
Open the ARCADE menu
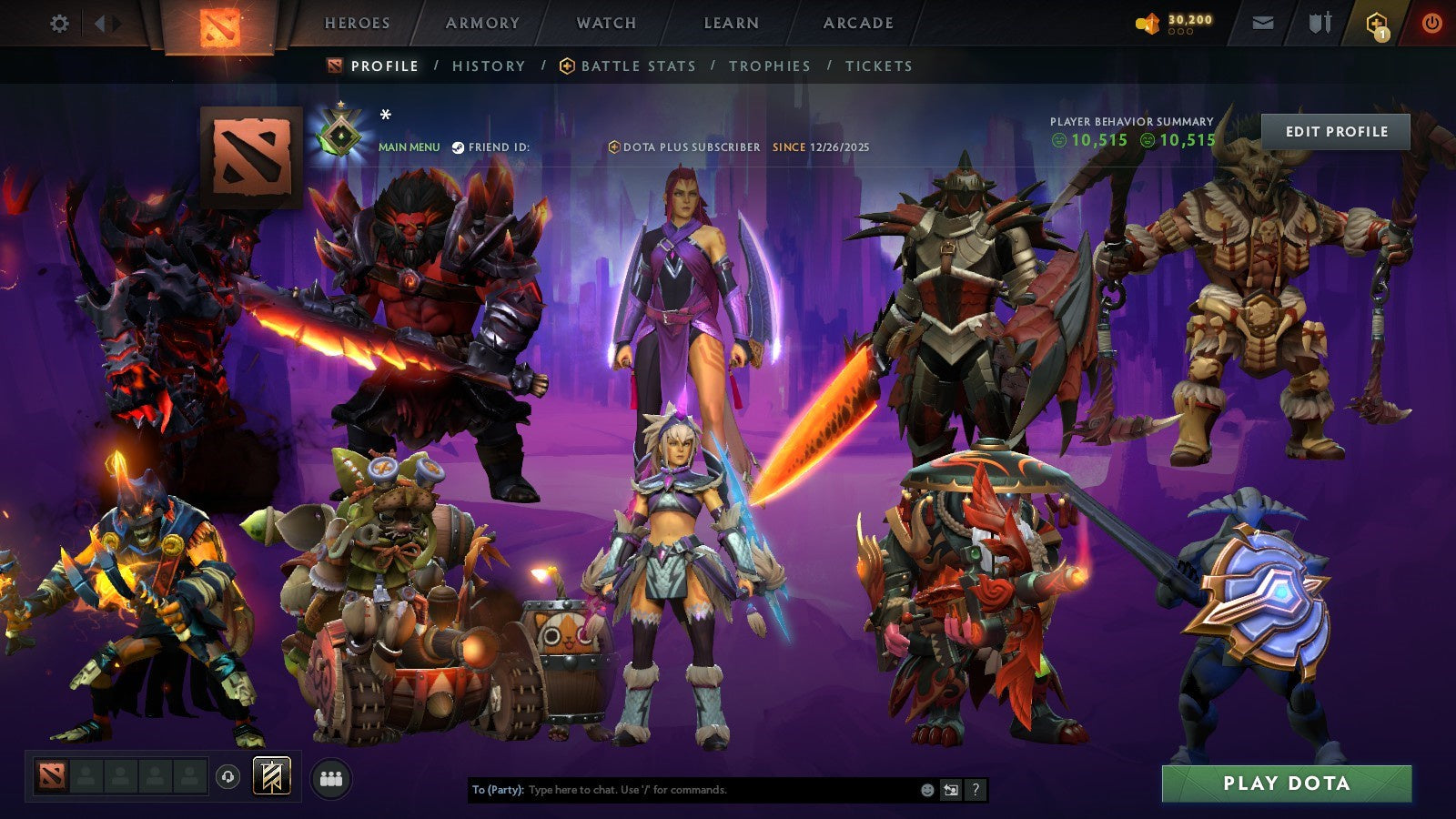(859, 24)
